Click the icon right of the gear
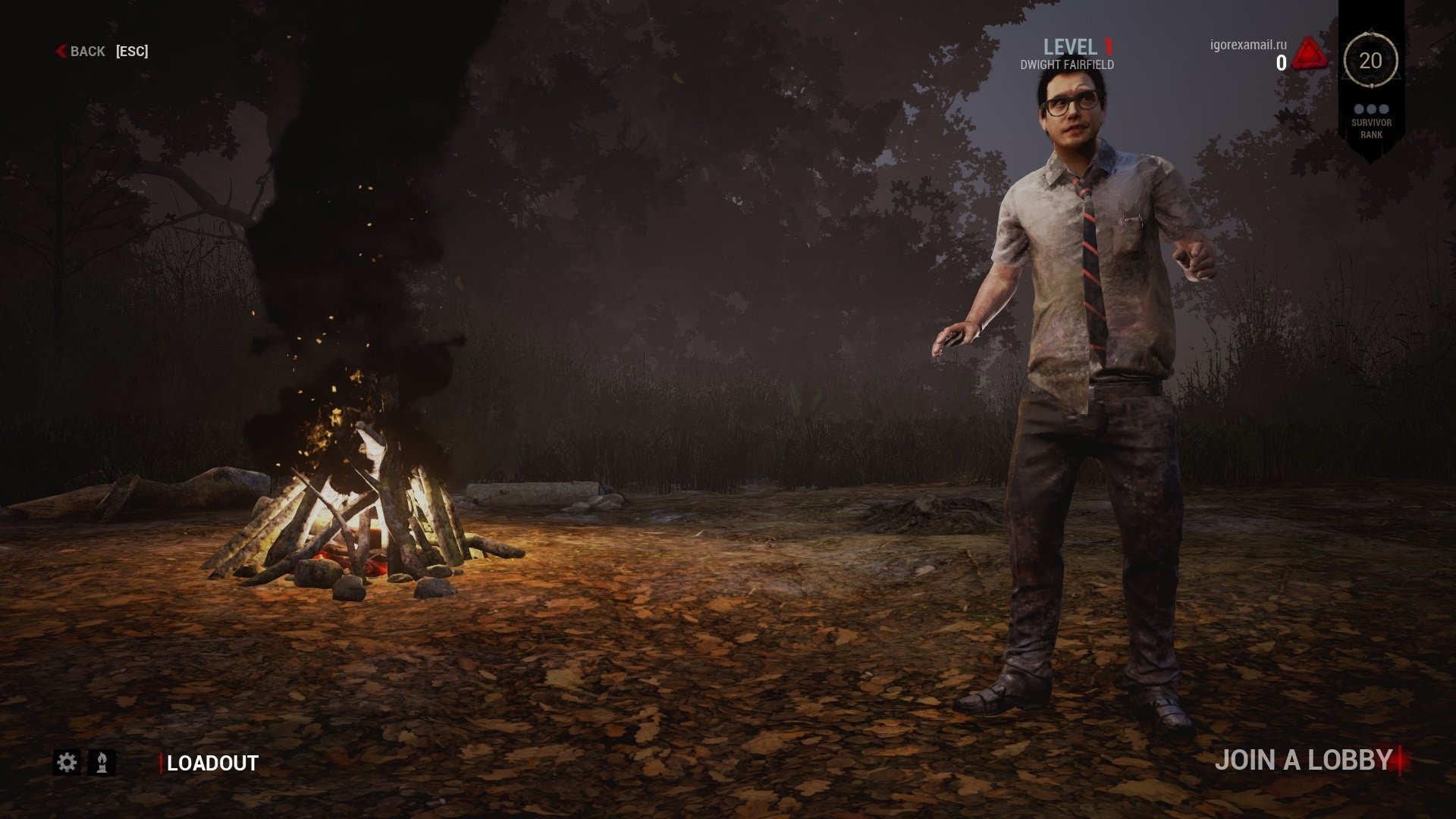The image size is (1456, 819). tap(102, 763)
